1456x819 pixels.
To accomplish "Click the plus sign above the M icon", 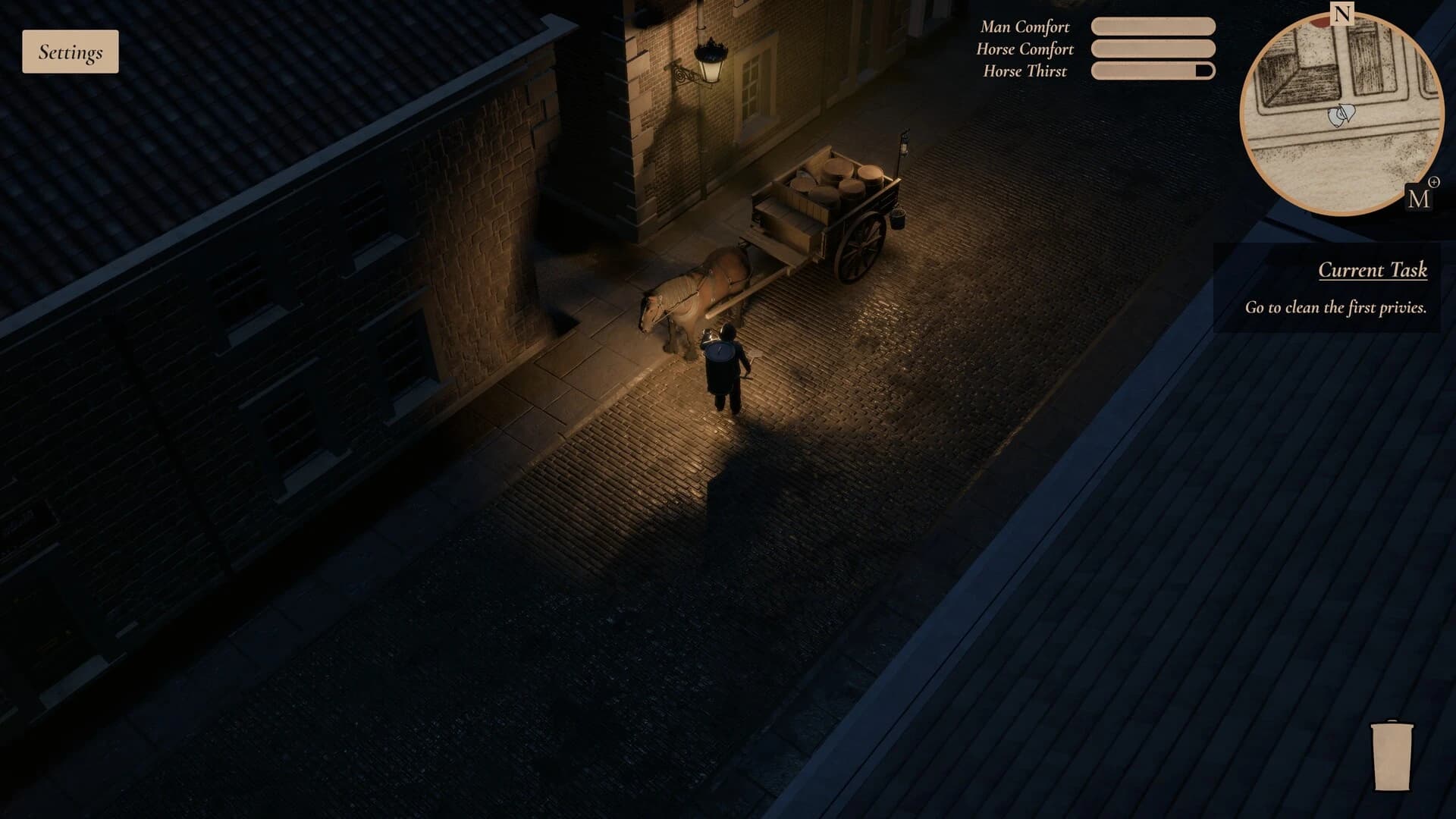I will pyautogui.click(x=1435, y=180).
